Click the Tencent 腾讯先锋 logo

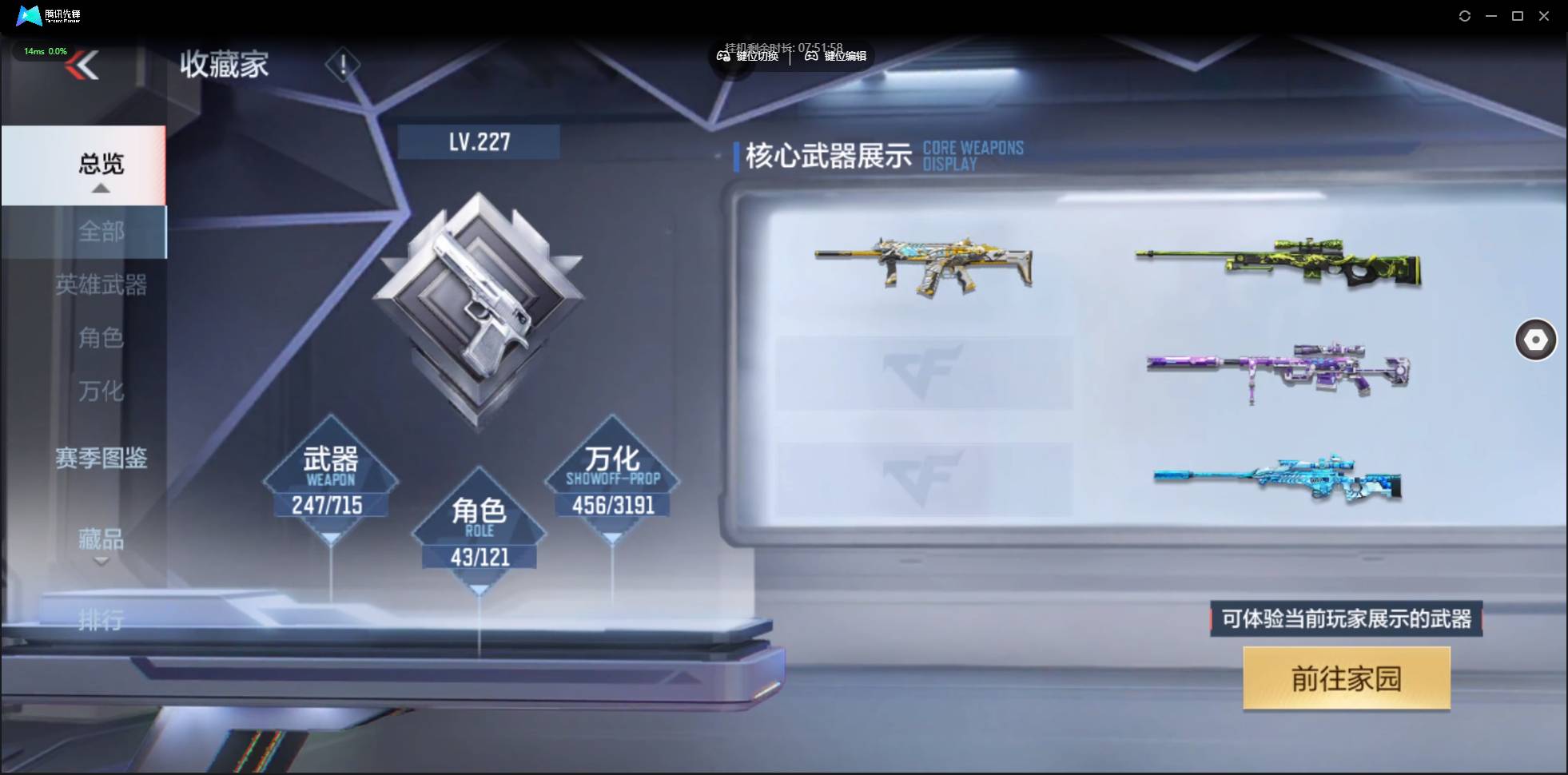coord(44,15)
